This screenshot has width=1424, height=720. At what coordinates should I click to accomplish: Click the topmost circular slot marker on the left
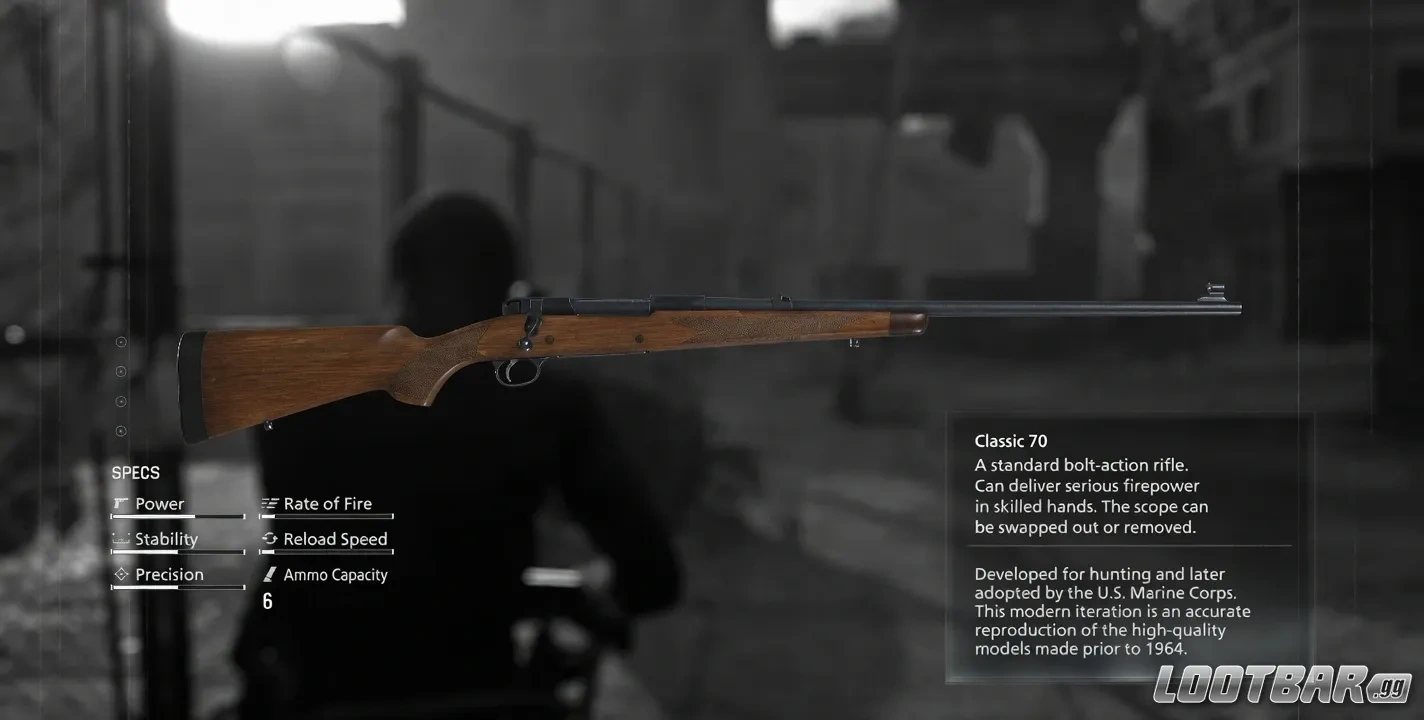pos(121,341)
